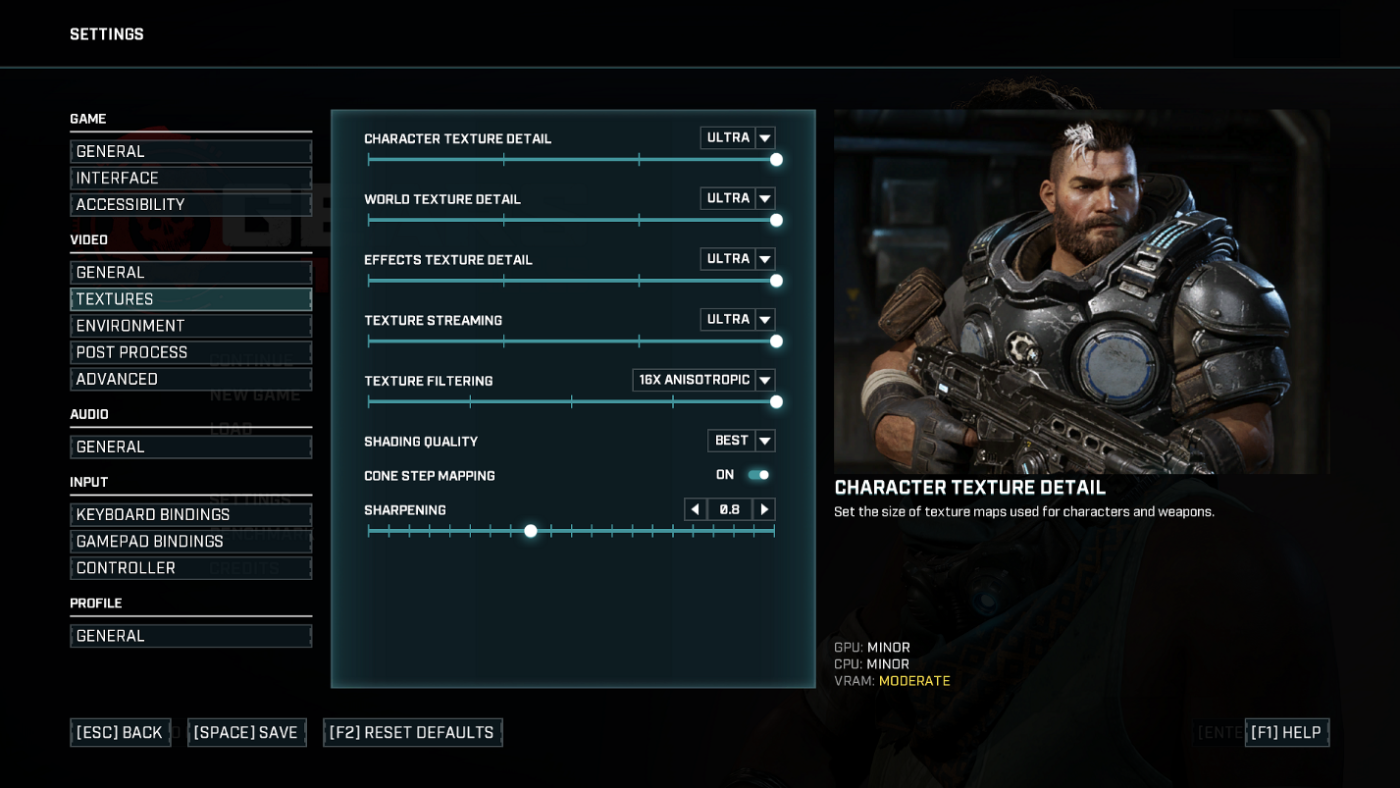
Task: Decrease Sharpening with the left arrow stepper
Action: click(695, 509)
